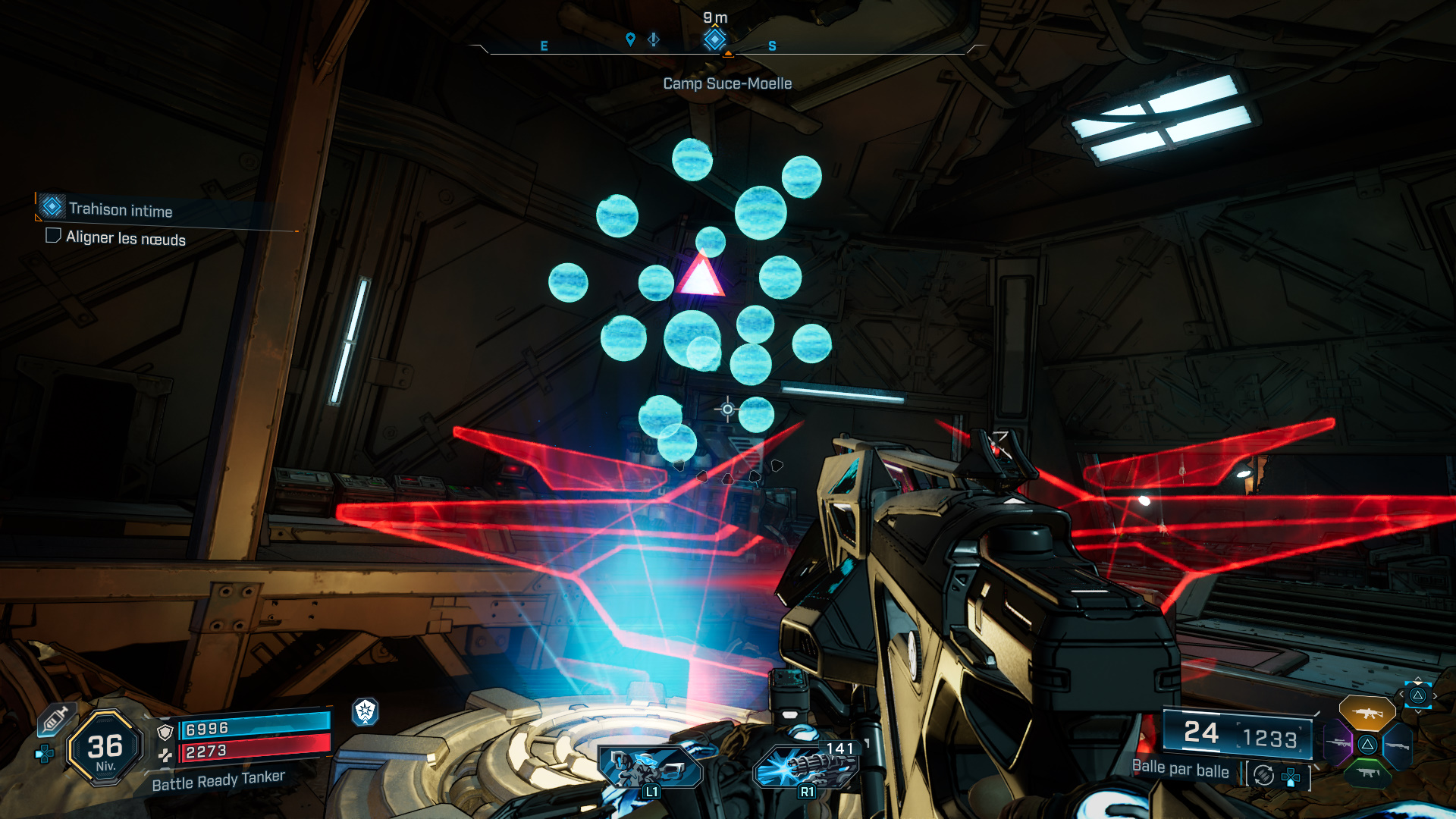Viewport: 1456px width, 819px height.
Task: Select the orange assault rifle weapon slot
Action: coord(1367,713)
